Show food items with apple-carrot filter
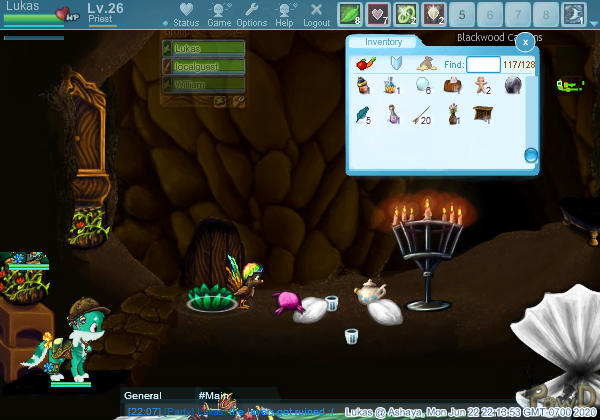 click(x=366, y=64)
